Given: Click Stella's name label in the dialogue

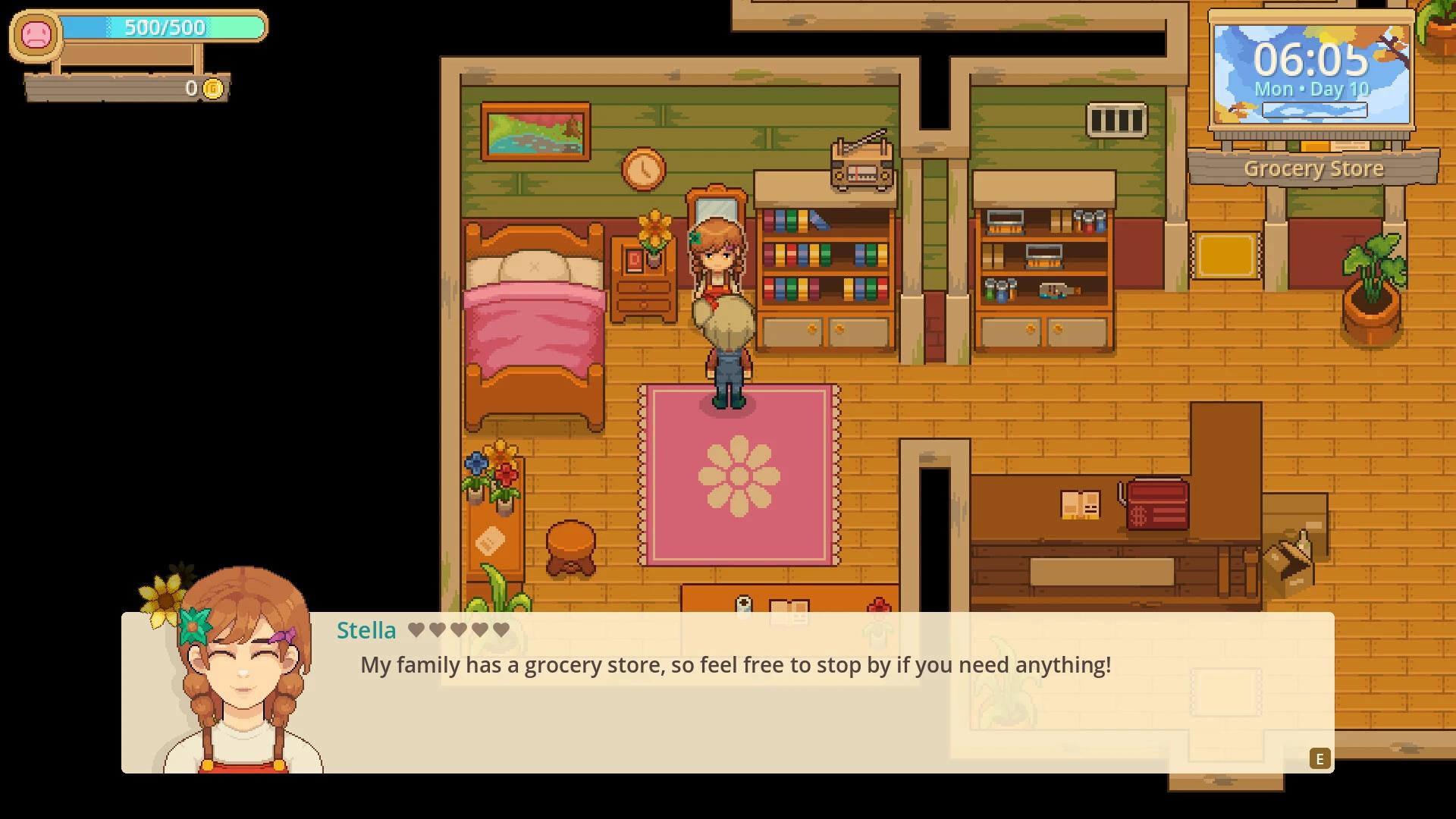Looking at the screenshot, I should tap(366, 629).
